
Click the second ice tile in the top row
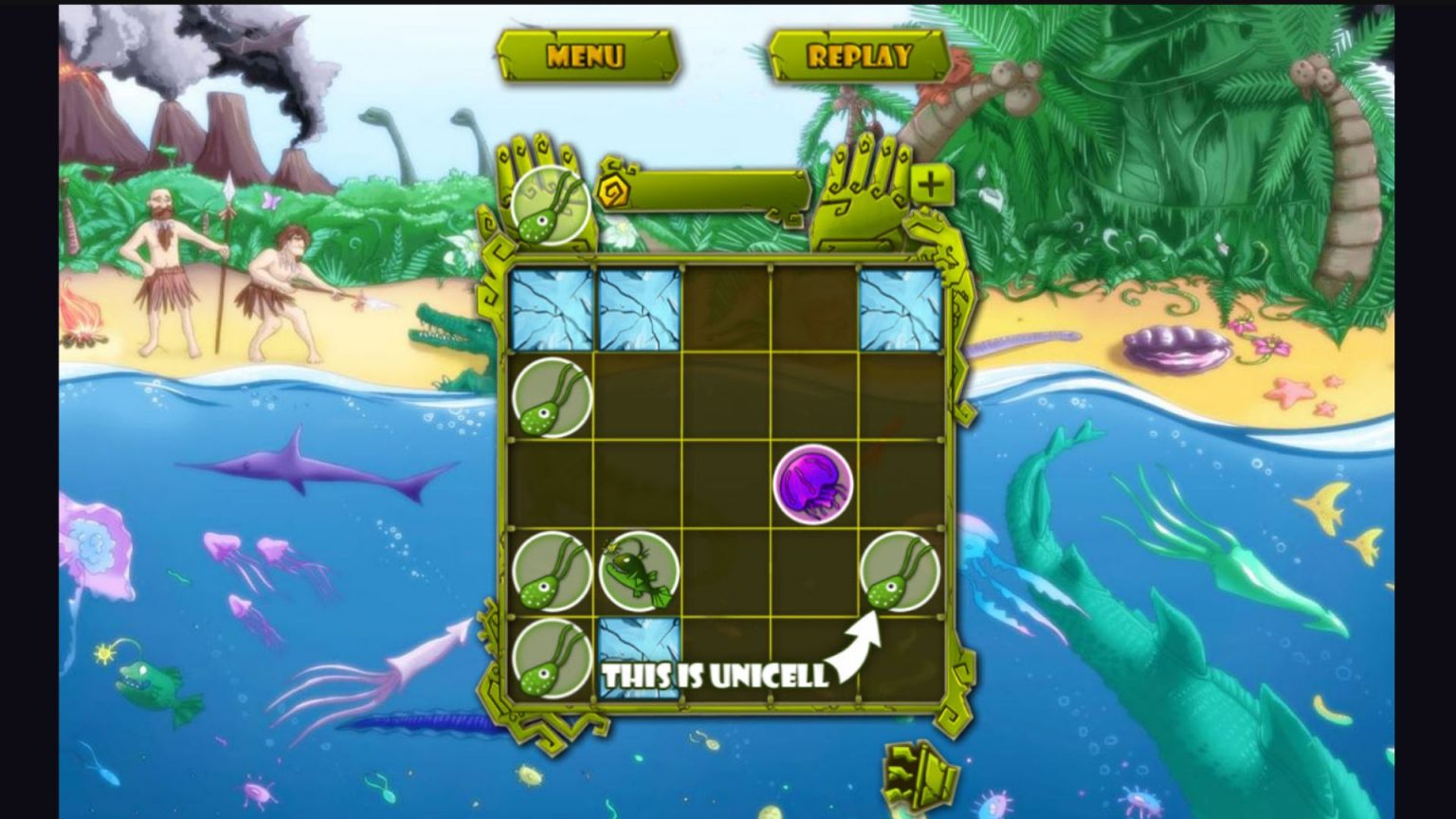(x=638, y=309)
